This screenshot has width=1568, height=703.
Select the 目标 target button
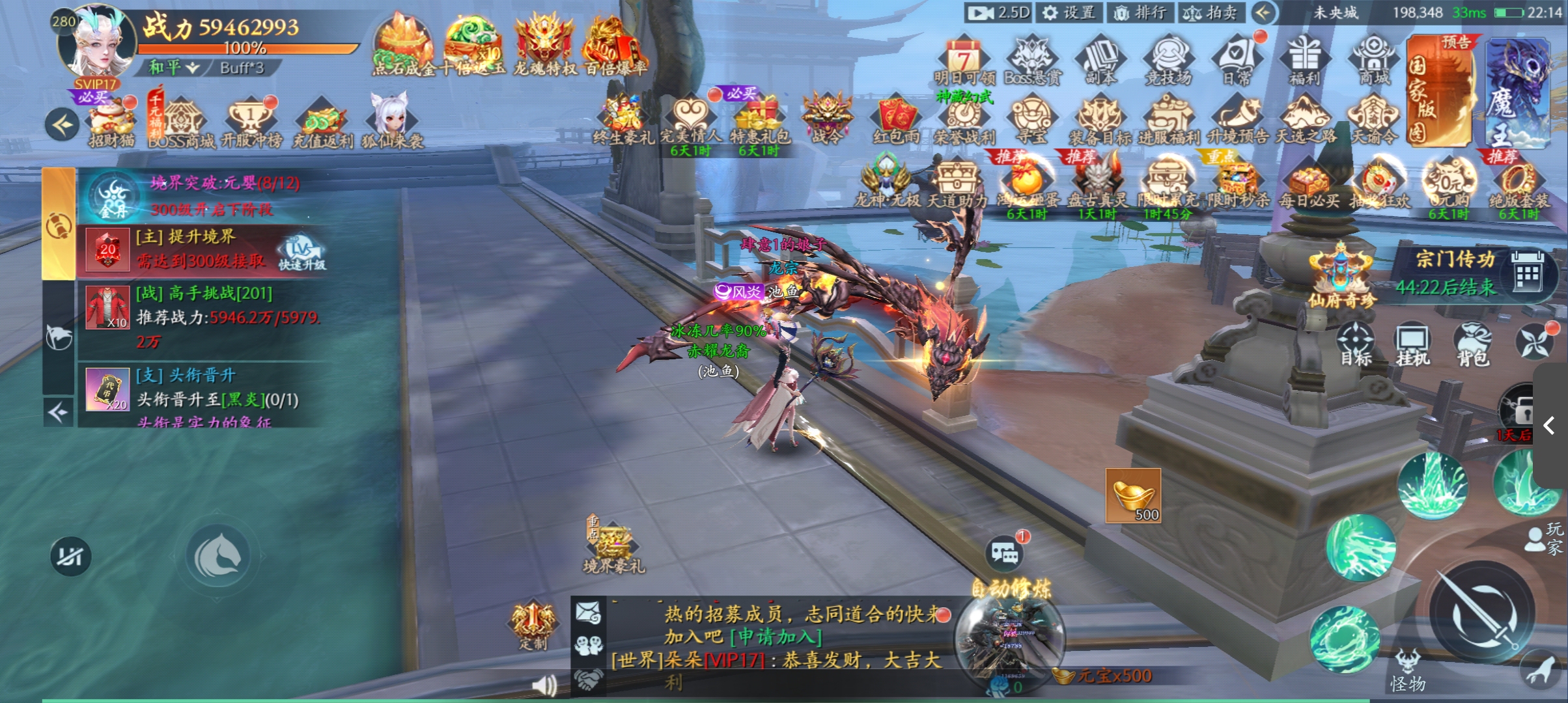pos(1355,345)
